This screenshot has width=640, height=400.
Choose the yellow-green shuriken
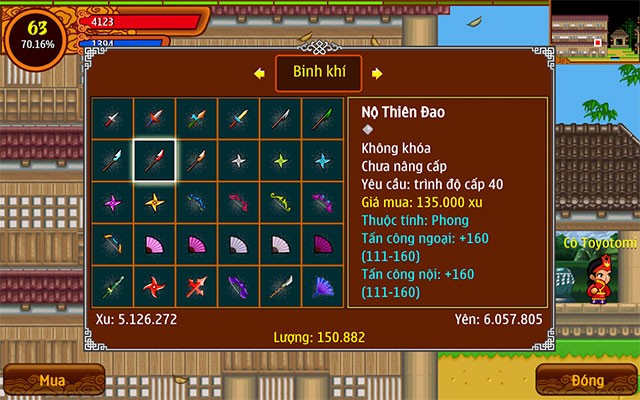[x=280, y=159]
